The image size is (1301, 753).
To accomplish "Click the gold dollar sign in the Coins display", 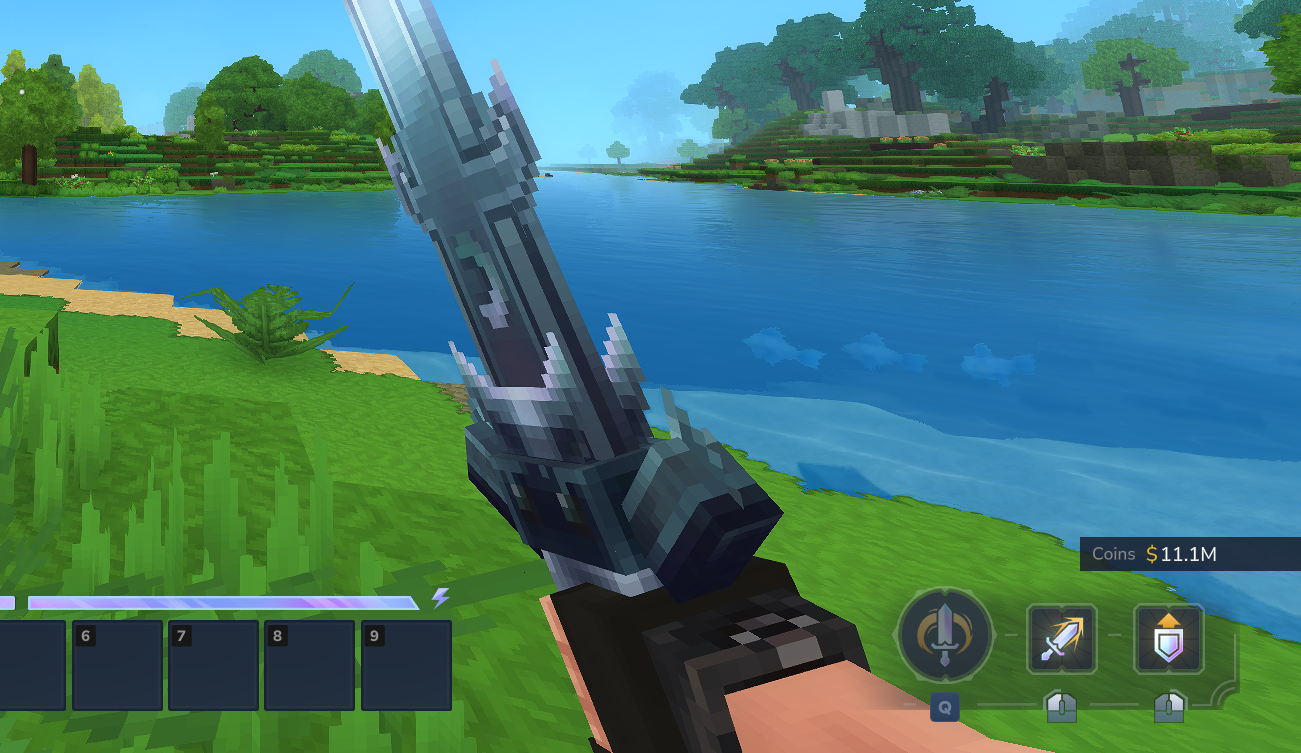I will coord(1153,554).
